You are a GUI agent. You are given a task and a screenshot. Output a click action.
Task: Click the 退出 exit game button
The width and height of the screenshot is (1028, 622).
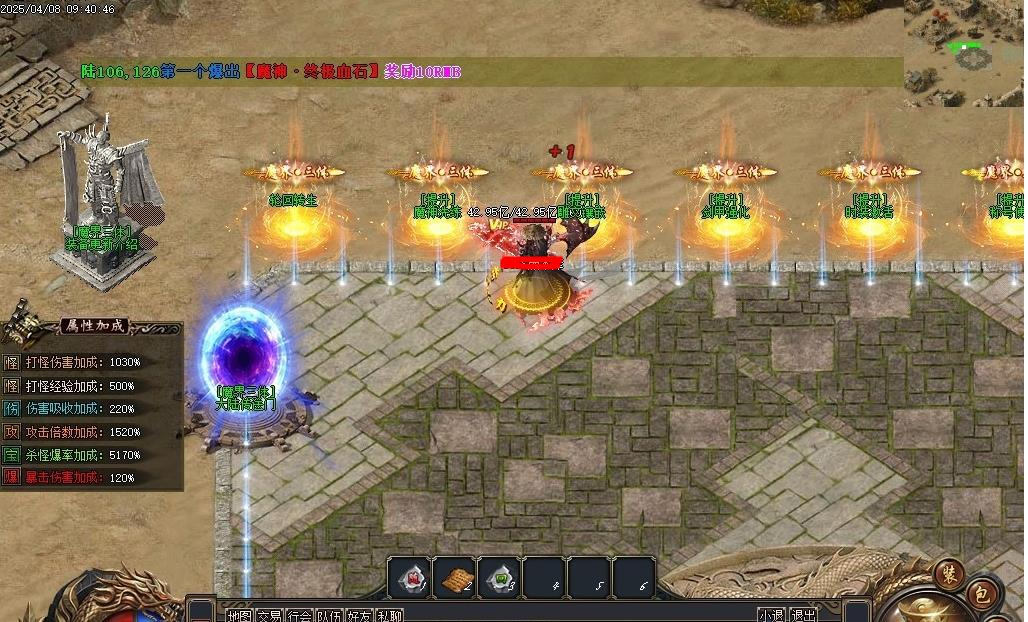802,615
